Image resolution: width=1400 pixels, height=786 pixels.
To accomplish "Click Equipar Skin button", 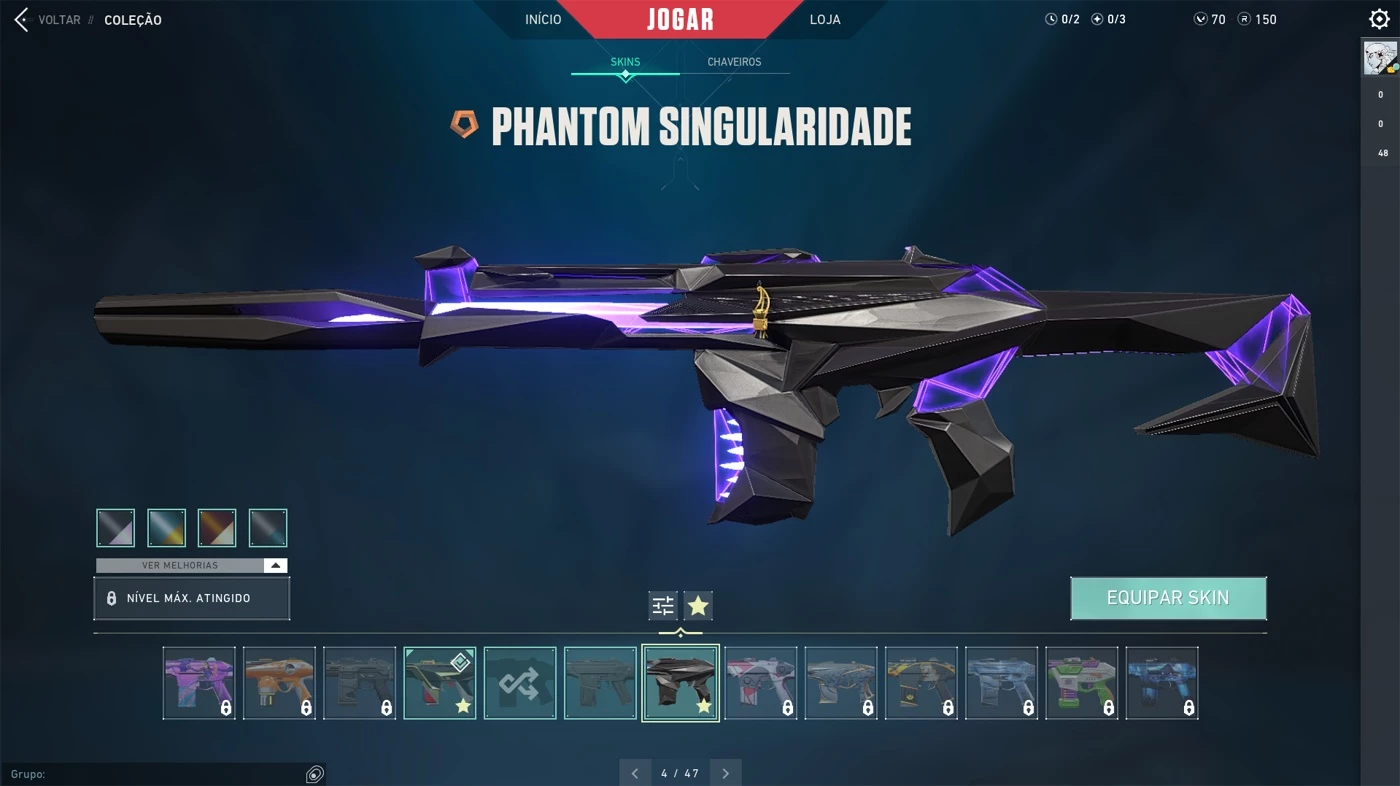I will click(x=1168, y=598).
